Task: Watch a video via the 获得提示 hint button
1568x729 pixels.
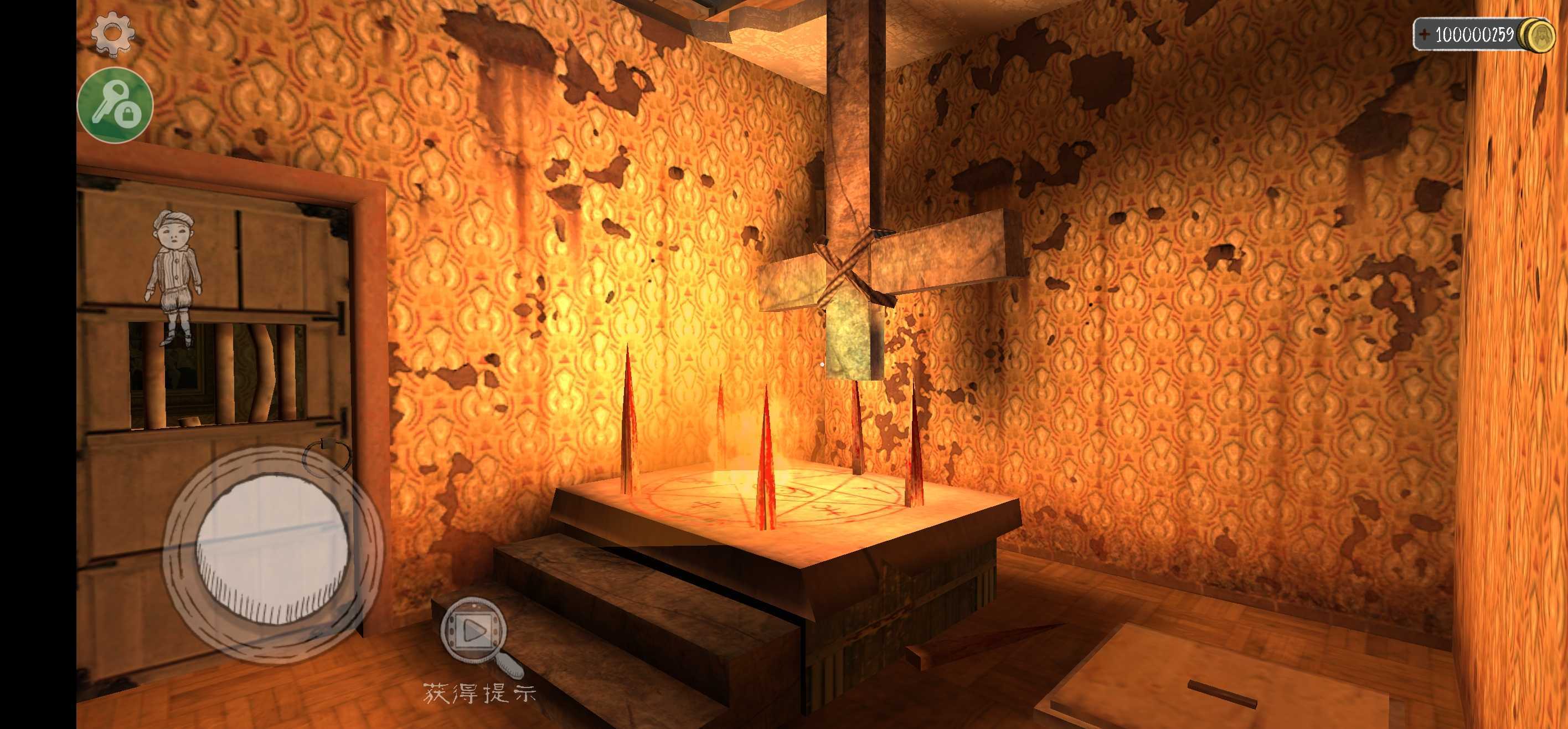Action: pyautogui.click(x=475, y=632)
